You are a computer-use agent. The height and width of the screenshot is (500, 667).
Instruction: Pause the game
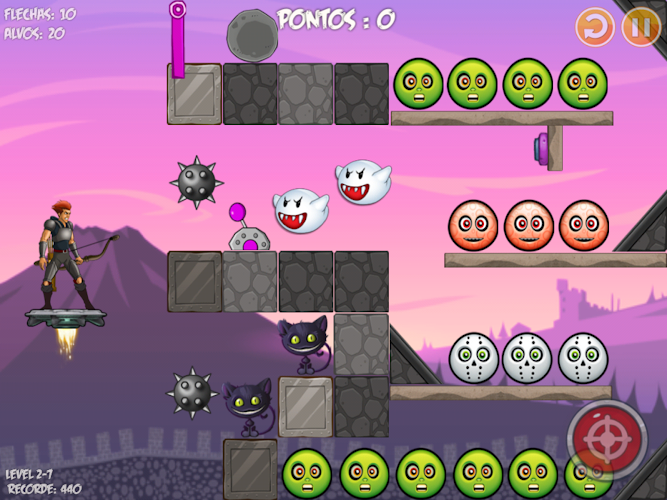[640, 27]
